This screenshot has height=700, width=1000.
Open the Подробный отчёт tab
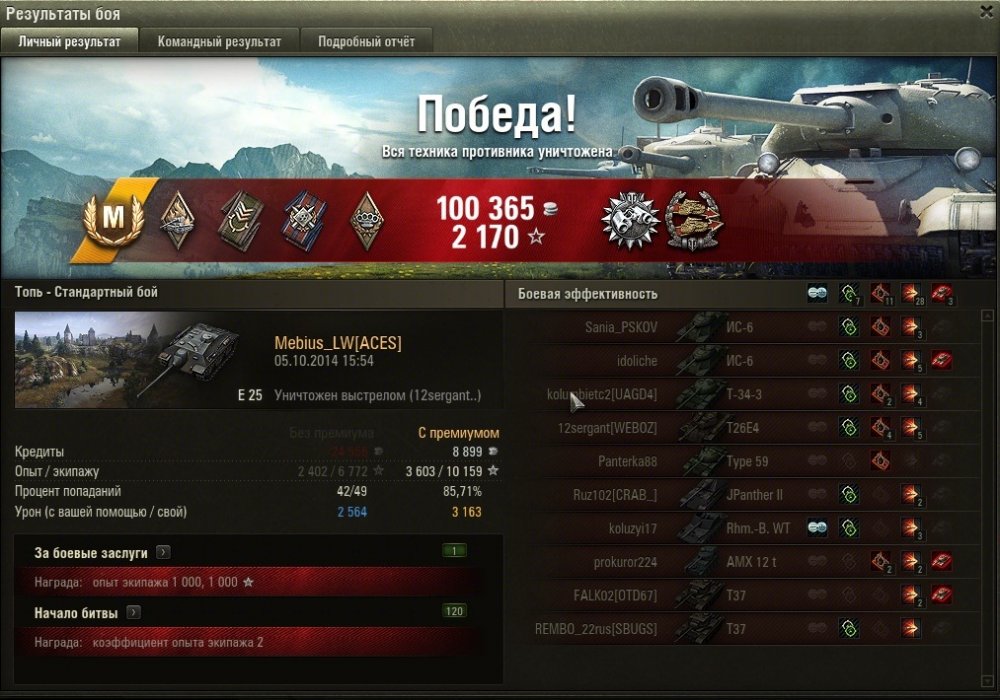coord(366,42)
